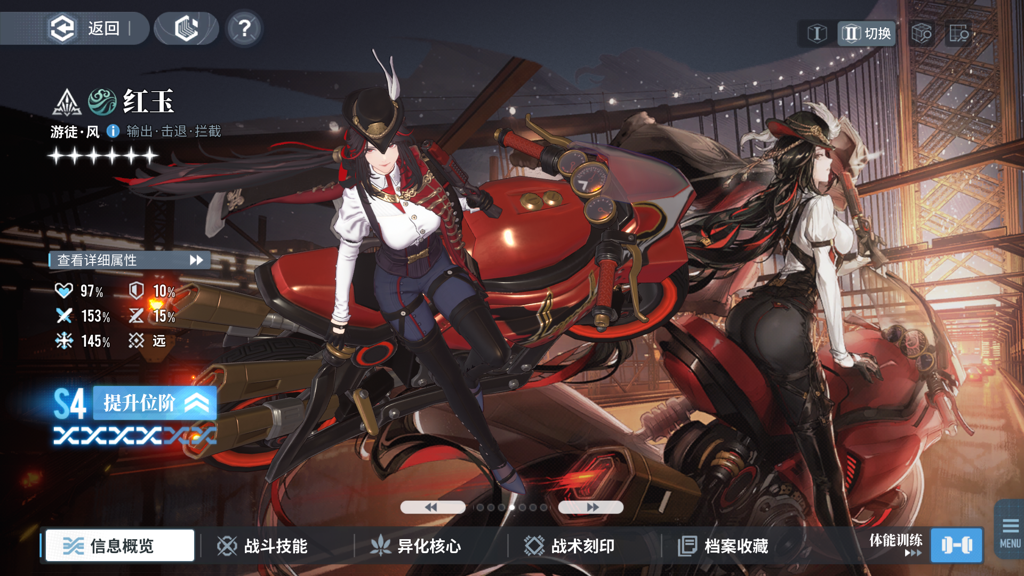Go back with the 返回 button
Viewport: 1024px width, 576px height.
(x=86, y=29)
